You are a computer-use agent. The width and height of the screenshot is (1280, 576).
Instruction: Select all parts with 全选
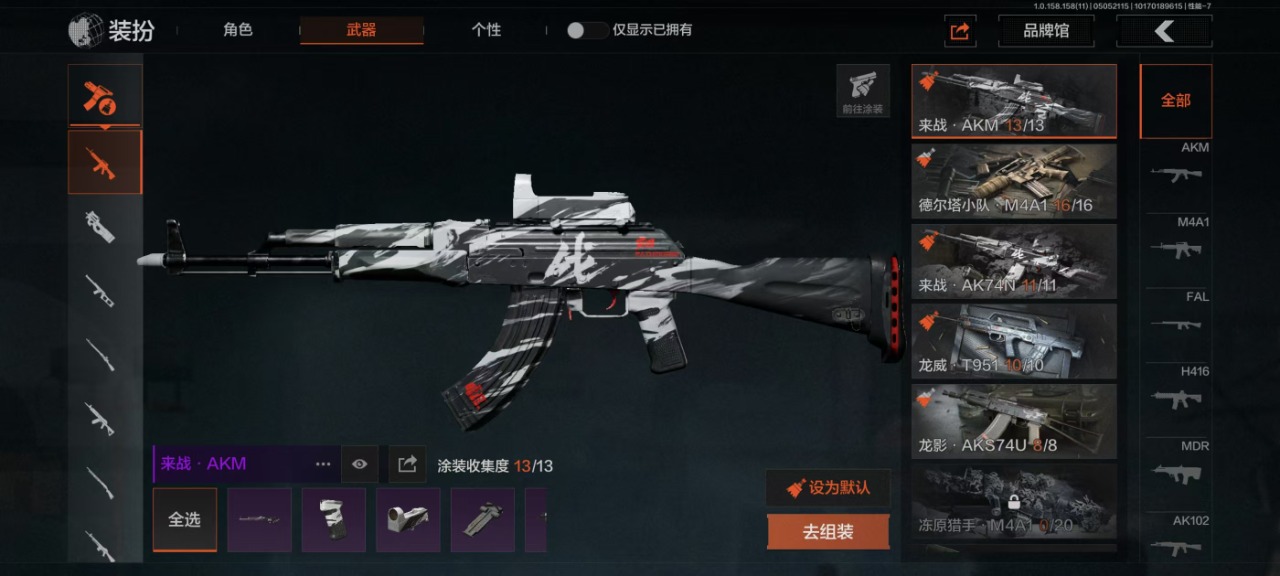point(184,520)
